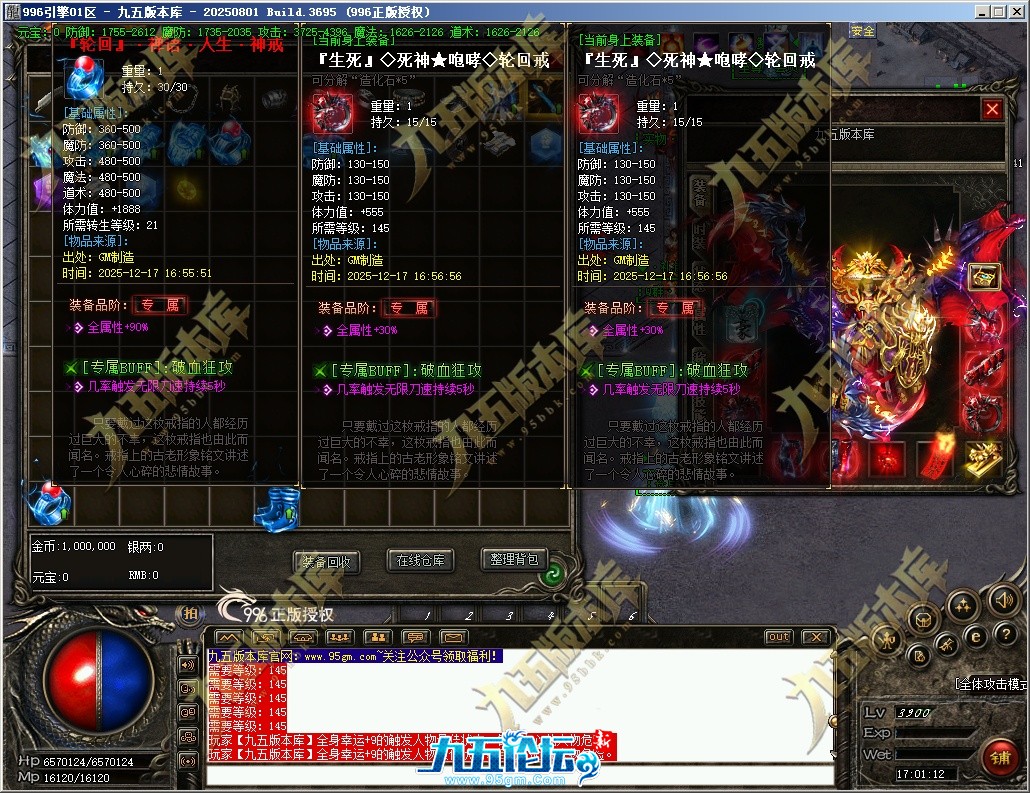
Task: Sort the bag with 整理背包
Action: [514, 559]
